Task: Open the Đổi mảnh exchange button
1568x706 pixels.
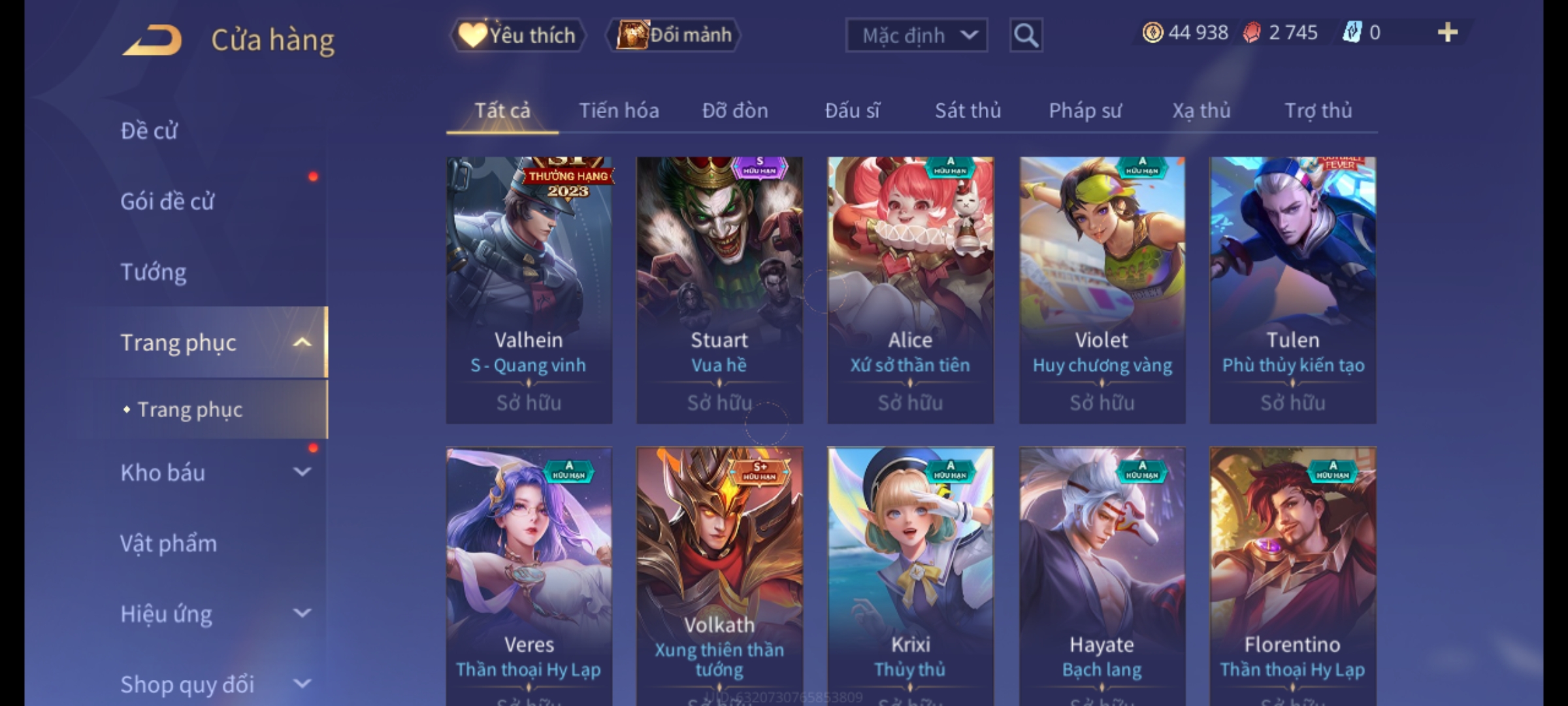Action: coord(674,35)
